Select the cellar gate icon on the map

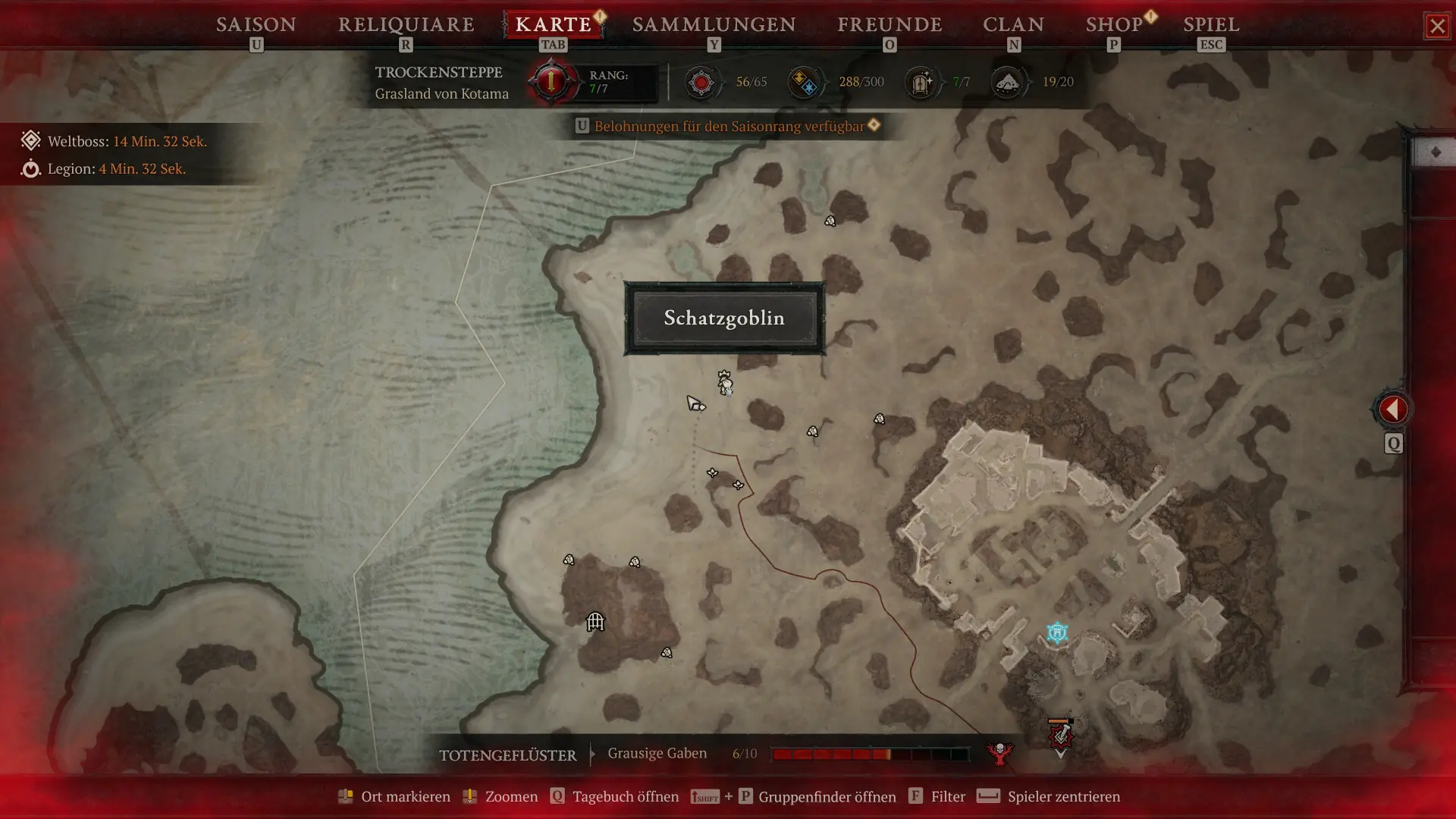tap(595, 622)
